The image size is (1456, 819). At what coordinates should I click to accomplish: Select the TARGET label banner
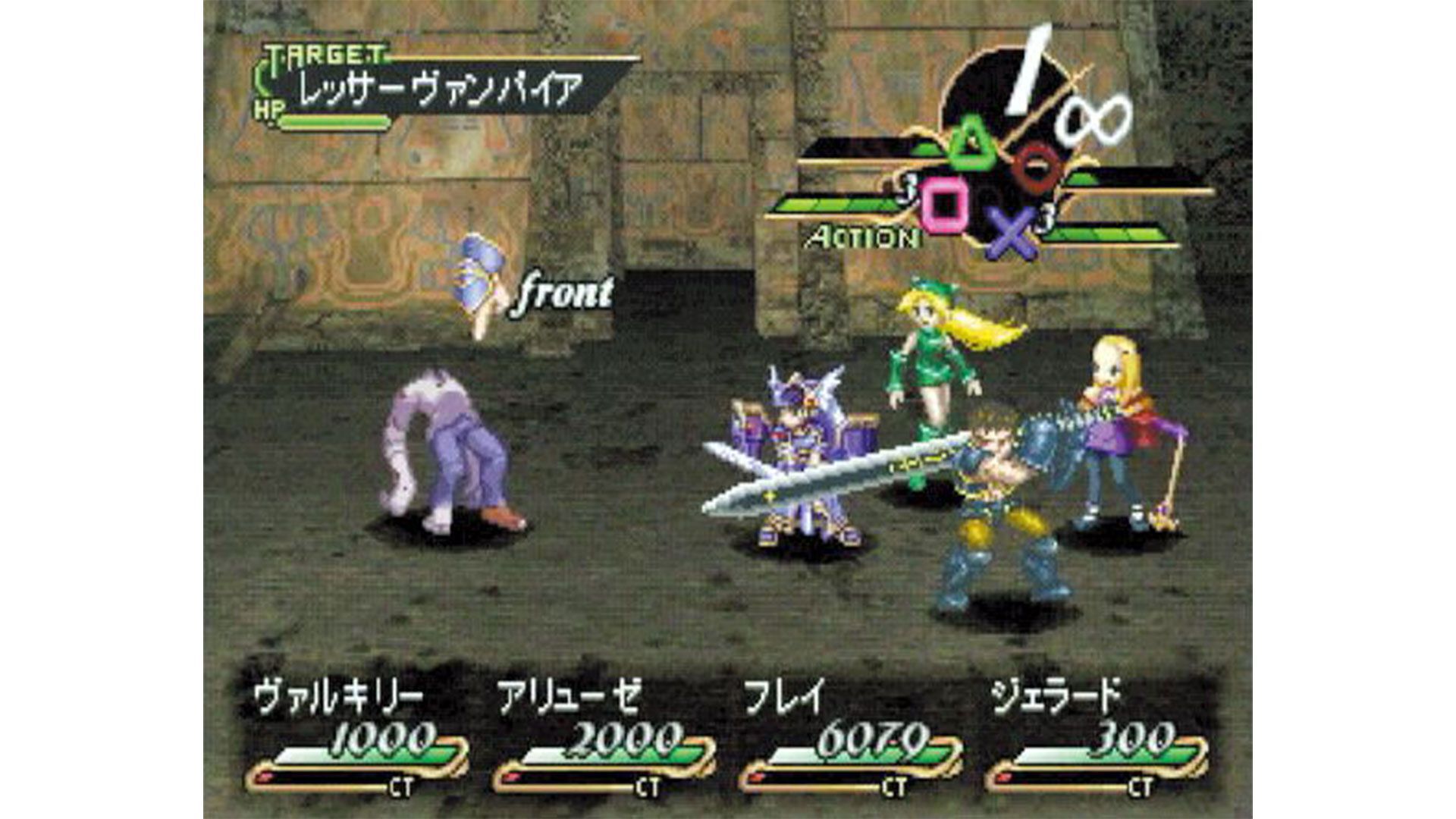(322, 55)
